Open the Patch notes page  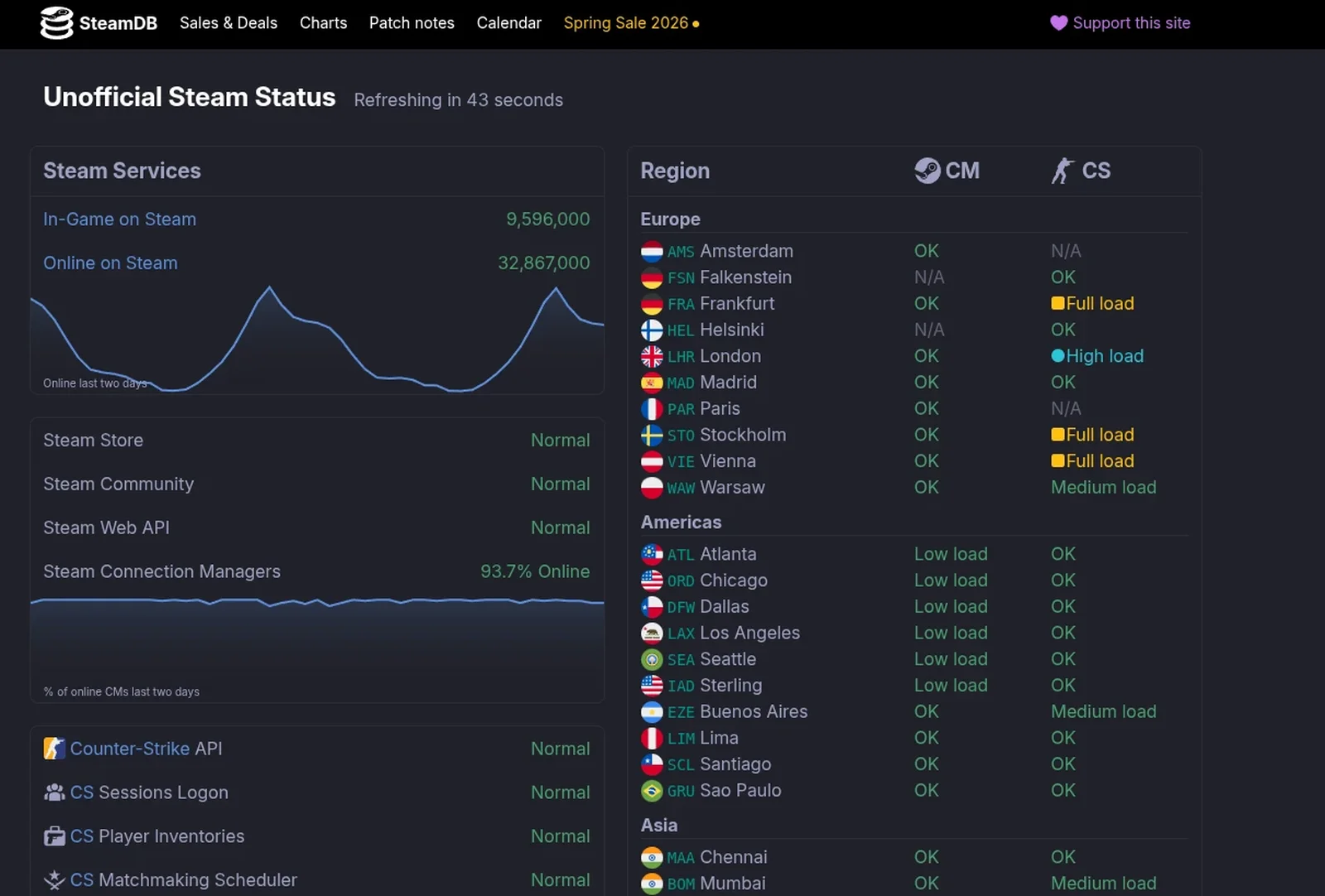pyautogui.click(x=412, y=23)
